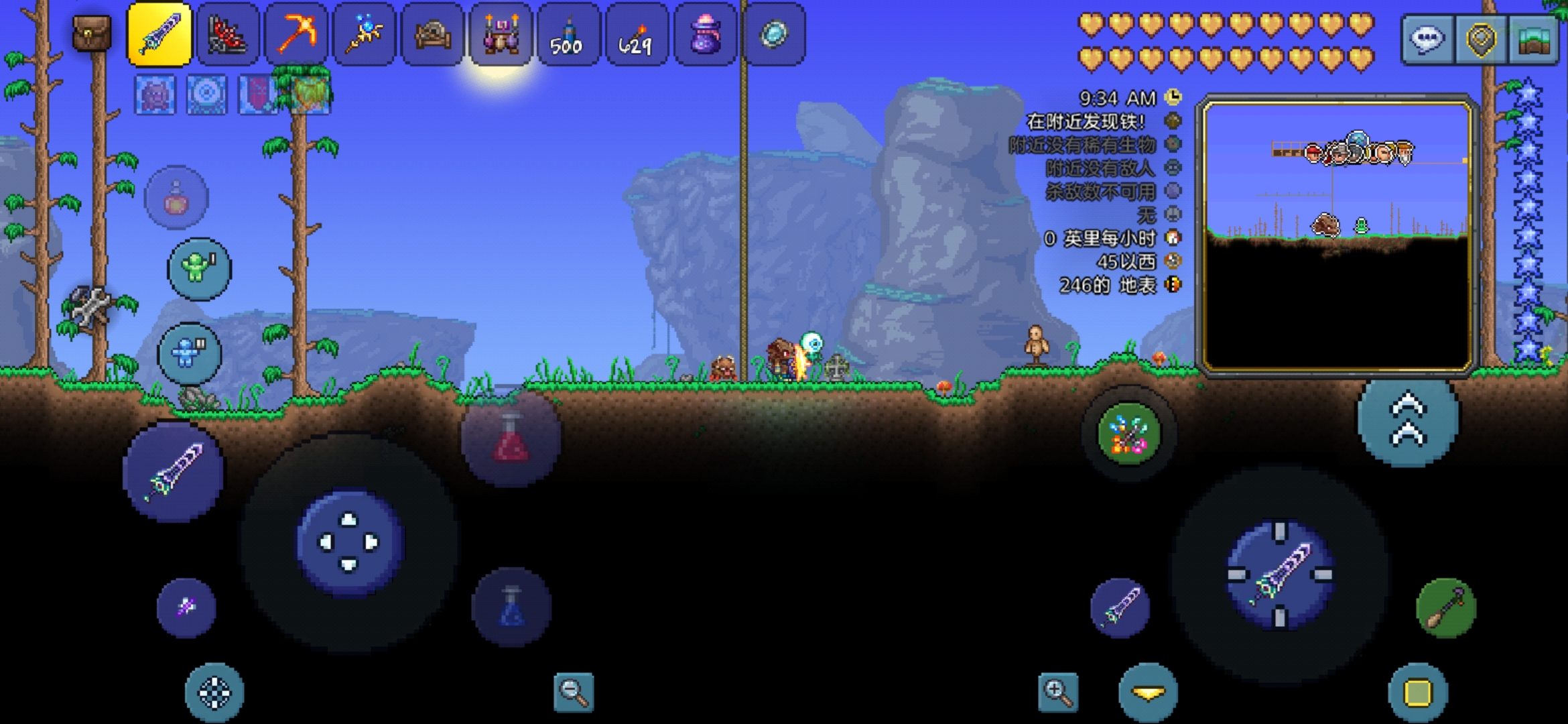
Task: Select the magic mirror hotbar slot
Action: coord(774,34)
